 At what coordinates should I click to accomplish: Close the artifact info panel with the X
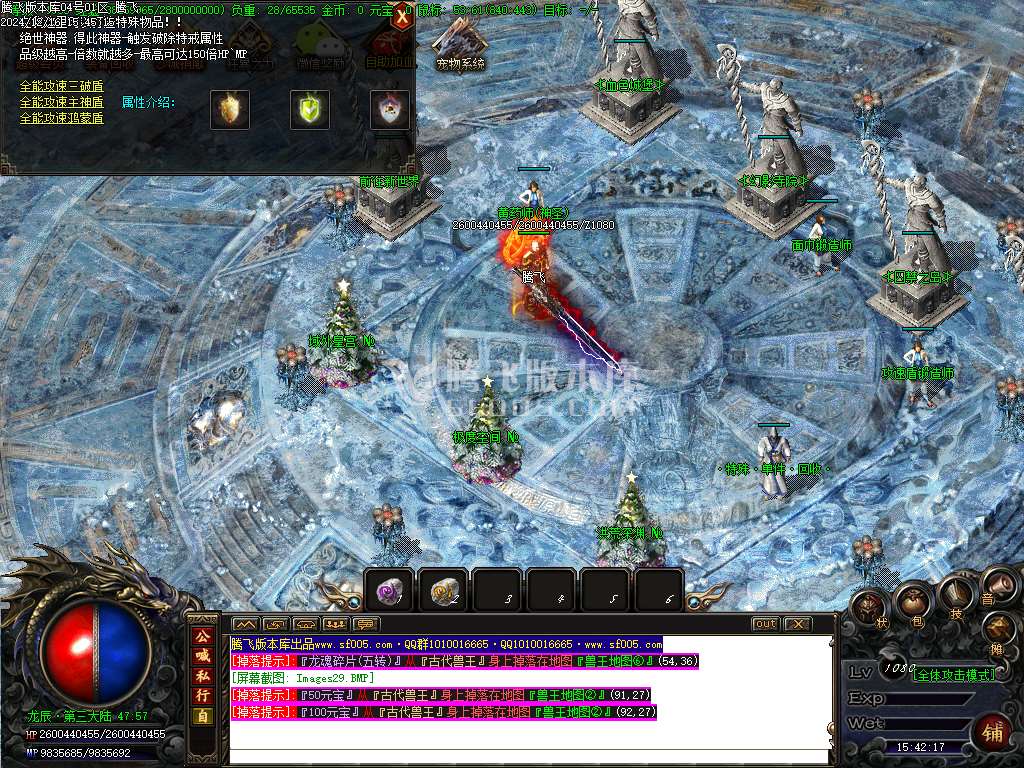402,16
